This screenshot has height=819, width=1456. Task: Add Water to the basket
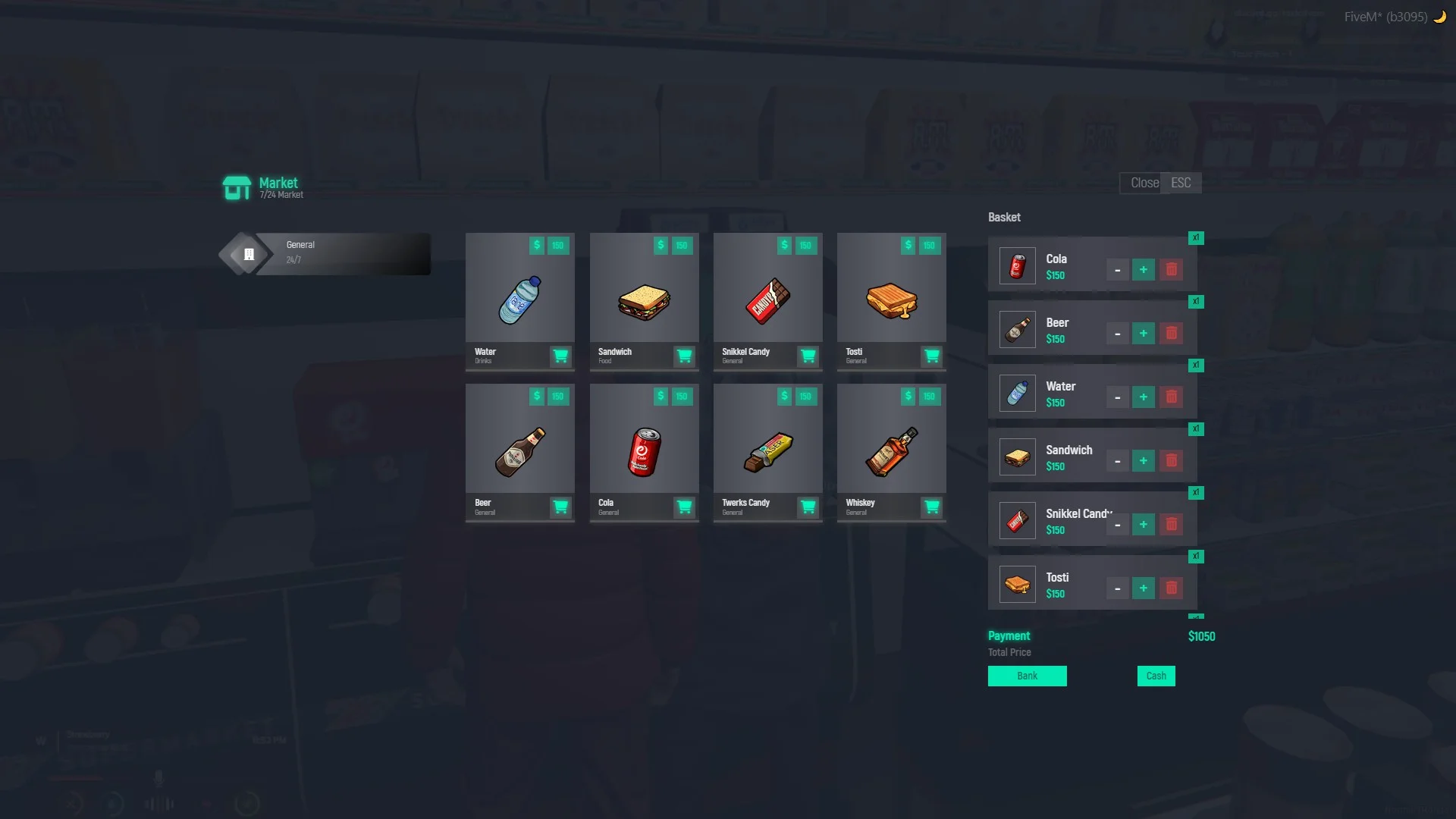560,356
